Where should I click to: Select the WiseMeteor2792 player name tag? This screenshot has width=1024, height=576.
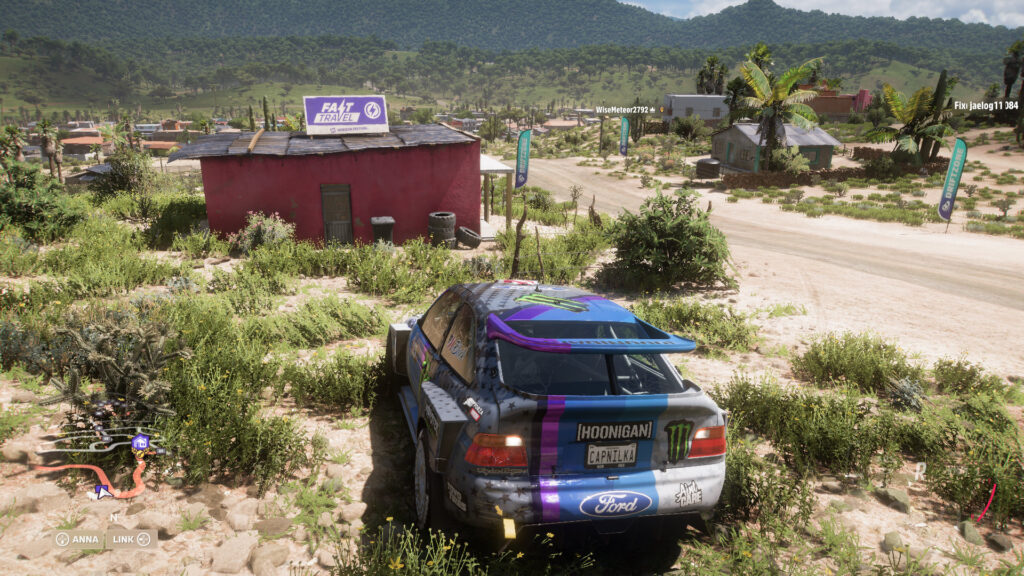624,110
